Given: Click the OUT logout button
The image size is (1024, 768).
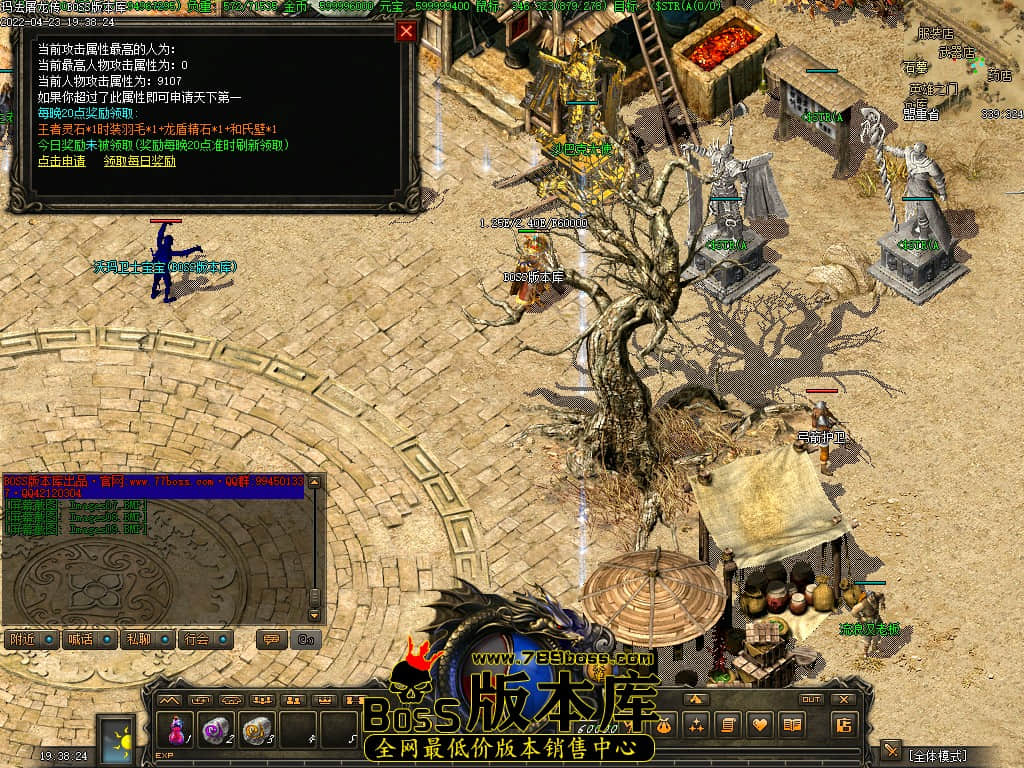Looking at the screenshot, I should coord(811,699).
